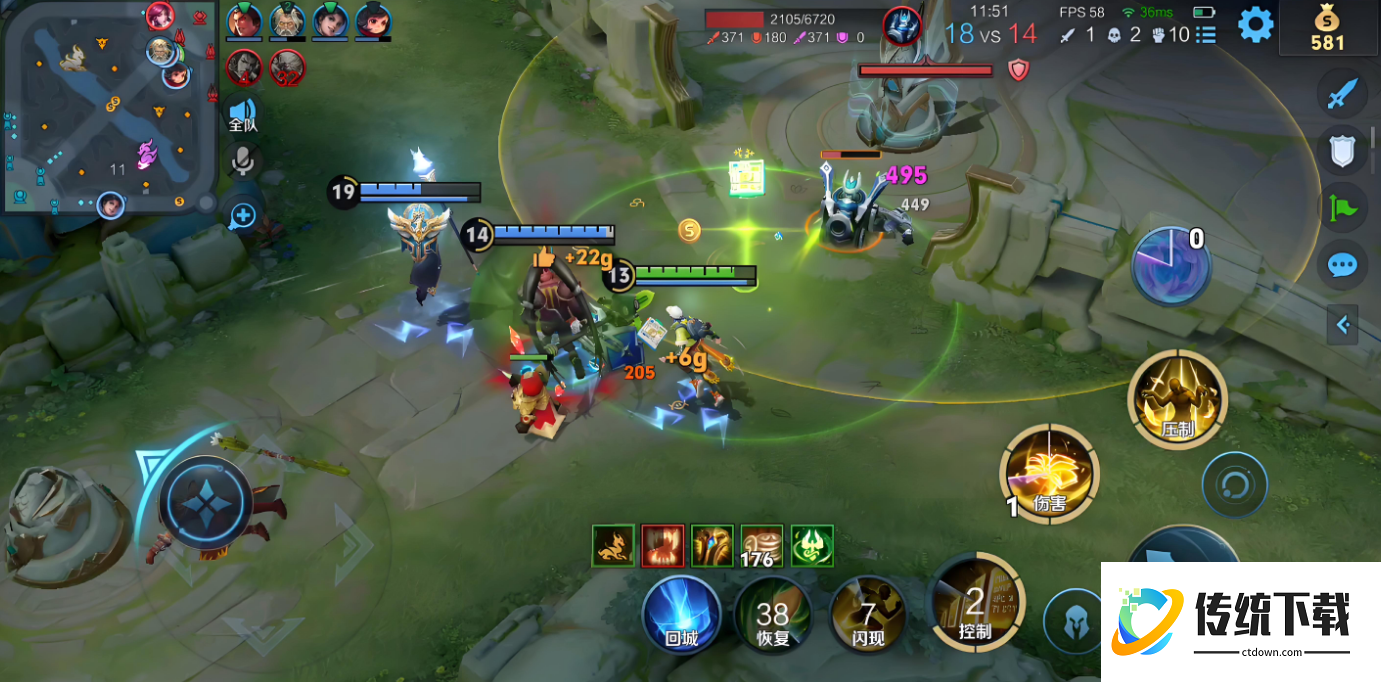Image resolution: width=1381 pixels, height=682 pixels.
Task: Click the minimap
Action: pyautogui.click(x=108, y=106)
